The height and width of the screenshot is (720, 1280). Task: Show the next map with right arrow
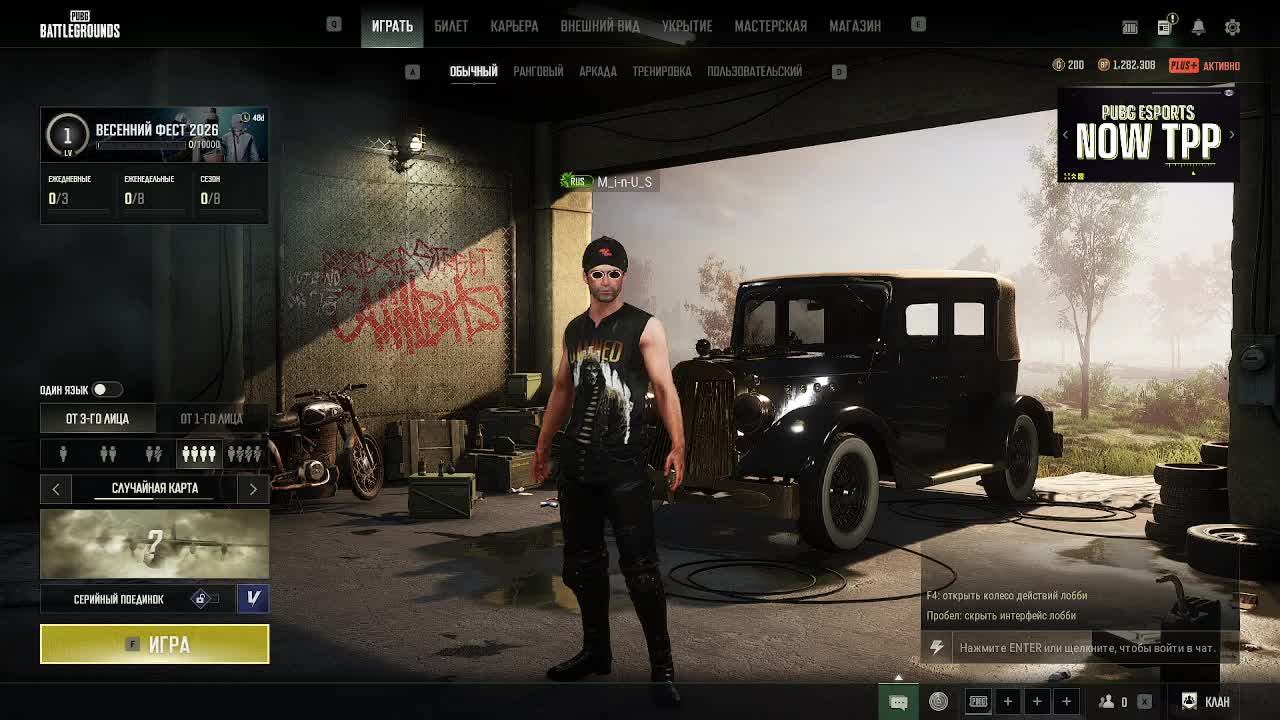coord(253,488)
